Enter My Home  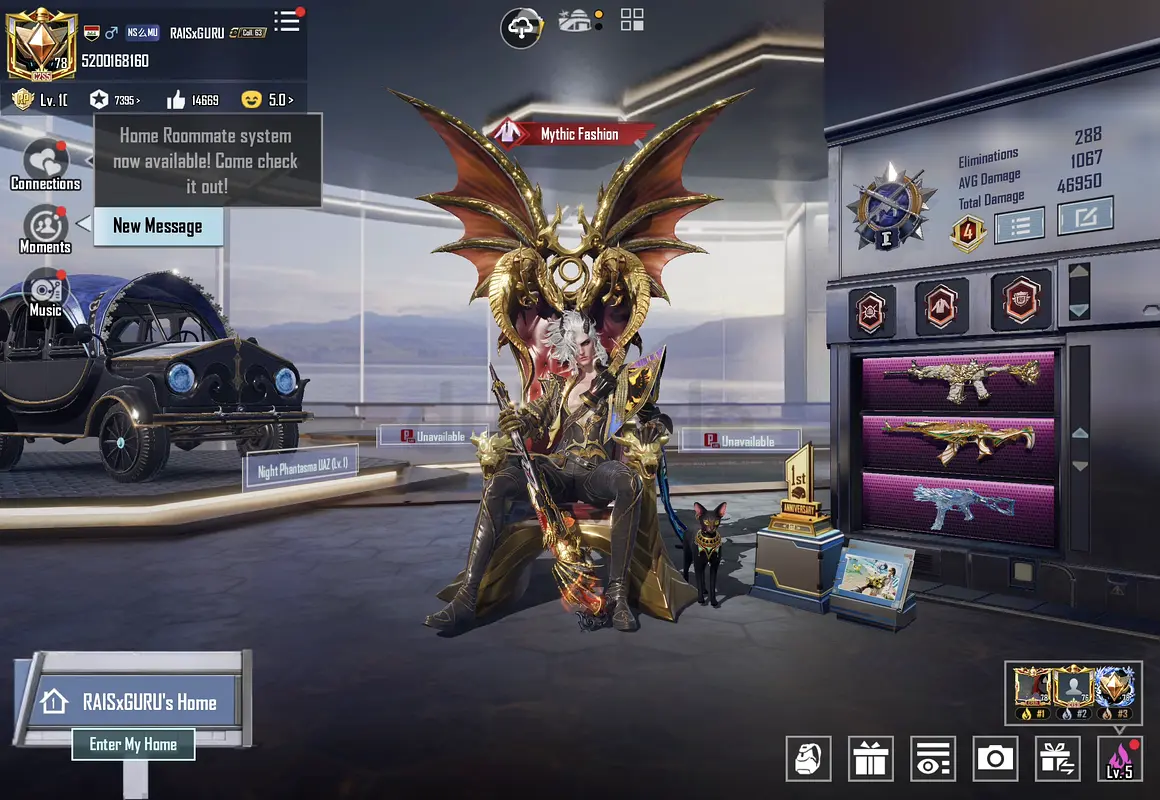click(133, 744)
